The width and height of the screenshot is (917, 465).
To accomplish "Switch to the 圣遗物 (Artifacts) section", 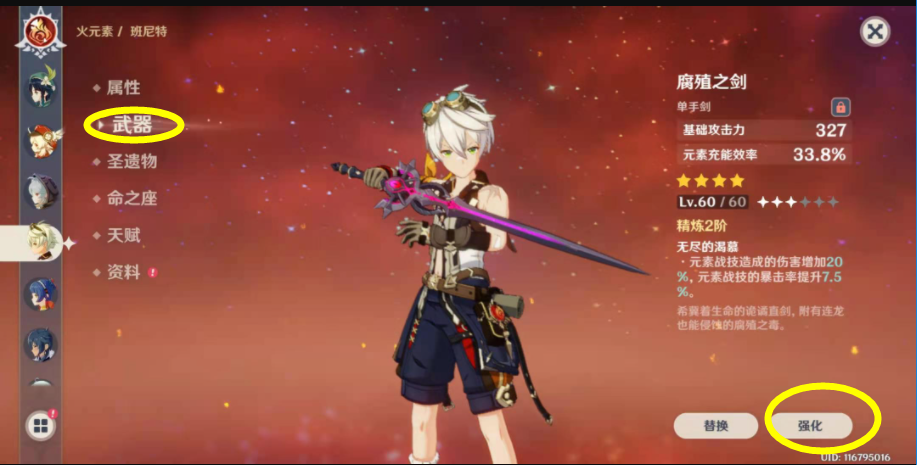I will pyautogui.click(x=131, y=161).
